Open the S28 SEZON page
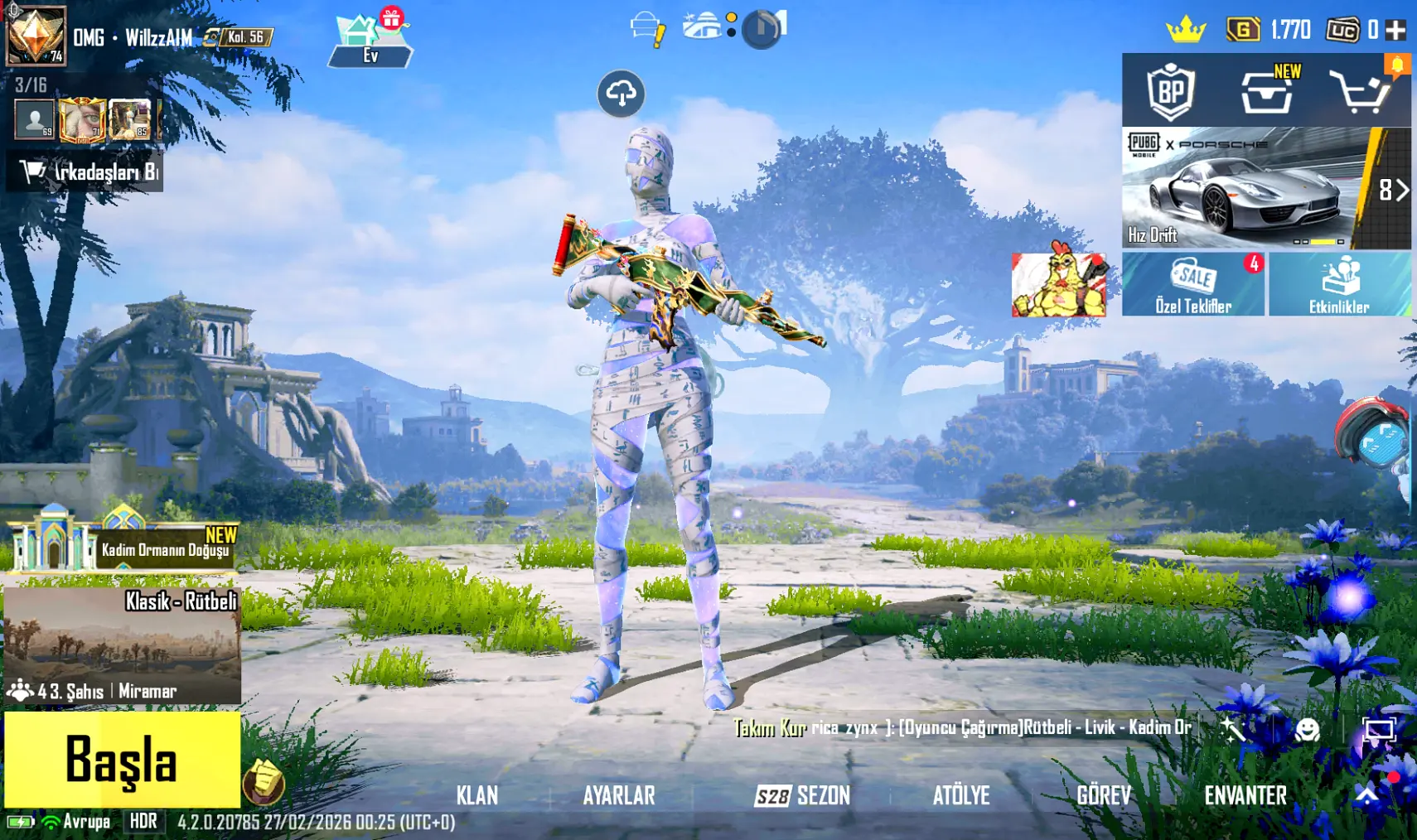Viewport: 1417px width, 840px height. click(802, 795)
